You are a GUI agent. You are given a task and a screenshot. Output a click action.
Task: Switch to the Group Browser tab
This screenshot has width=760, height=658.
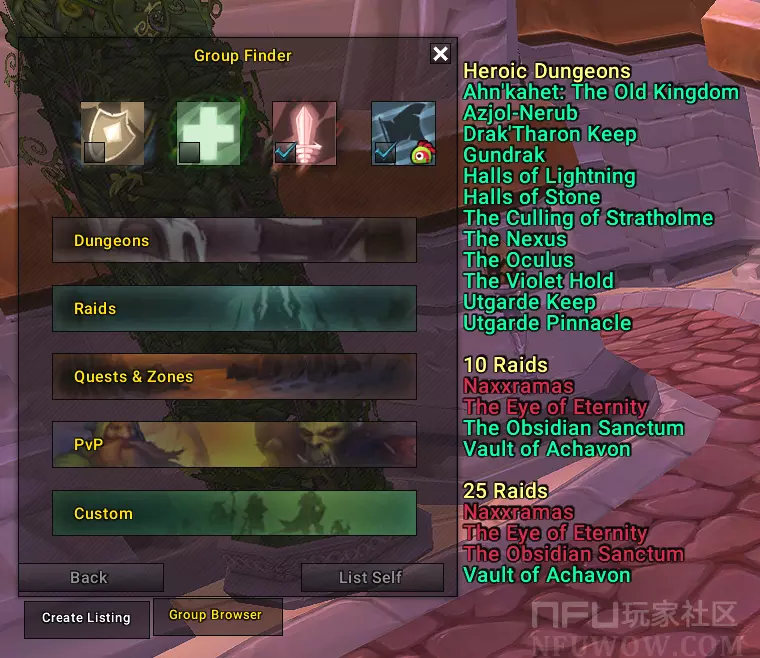(216, 616)
